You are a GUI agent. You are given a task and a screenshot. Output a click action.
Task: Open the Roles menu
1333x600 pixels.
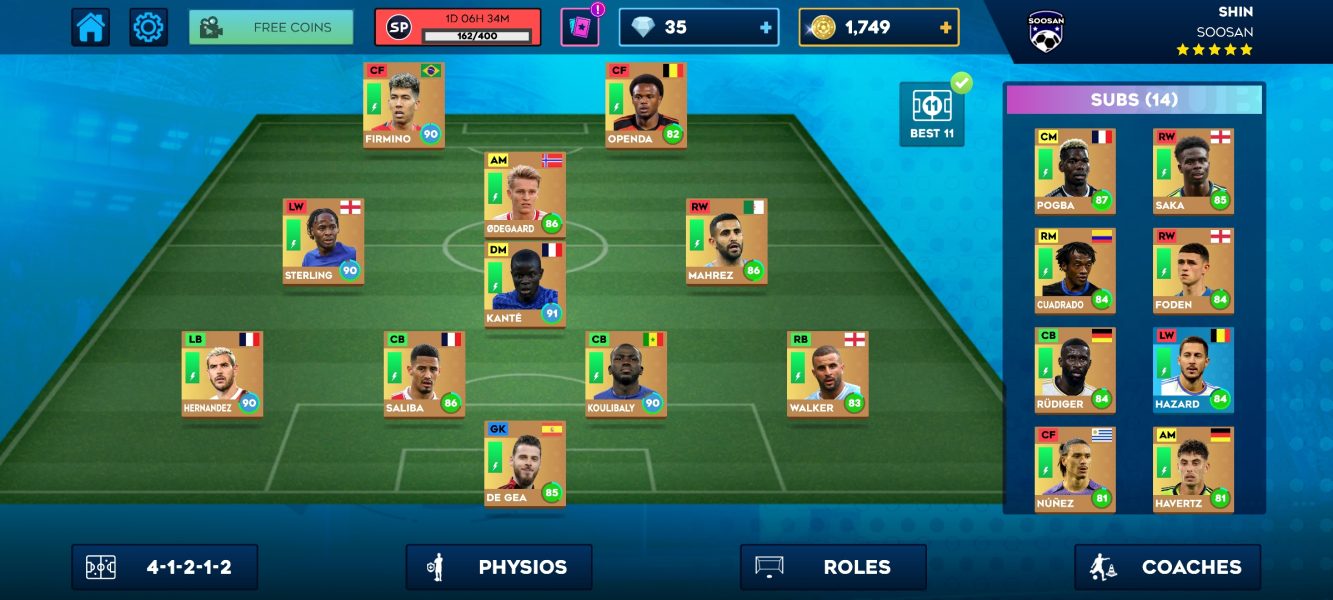pos(832,567)
